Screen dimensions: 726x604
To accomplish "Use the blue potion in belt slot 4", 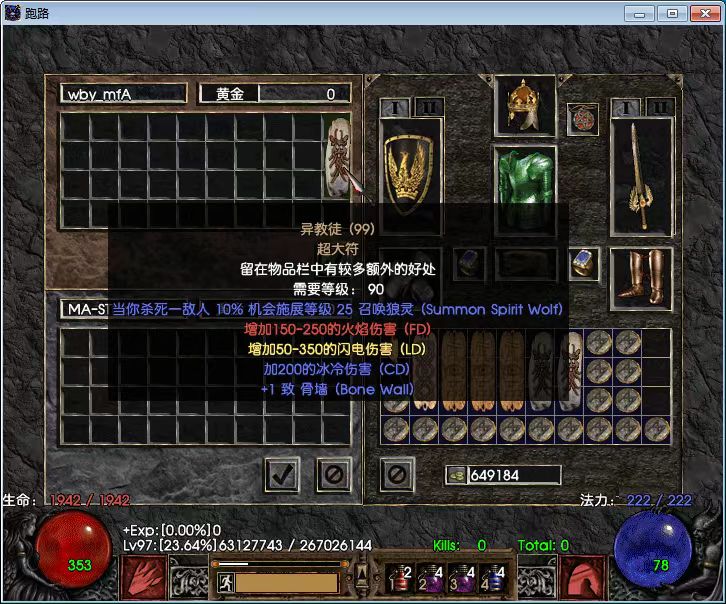I will pyautogui.click(x=490, y=578).
